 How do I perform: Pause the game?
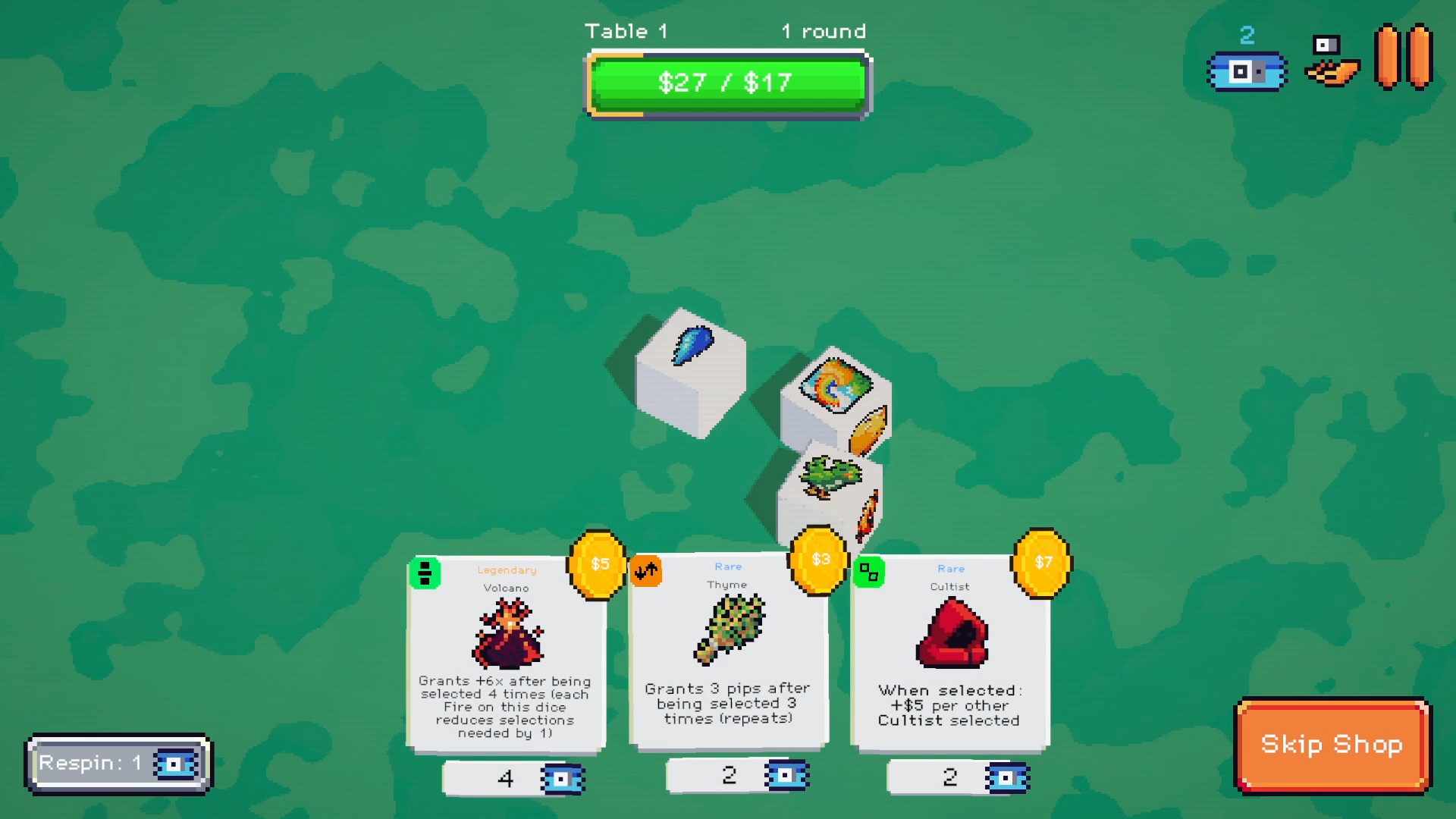[1401, 57]
